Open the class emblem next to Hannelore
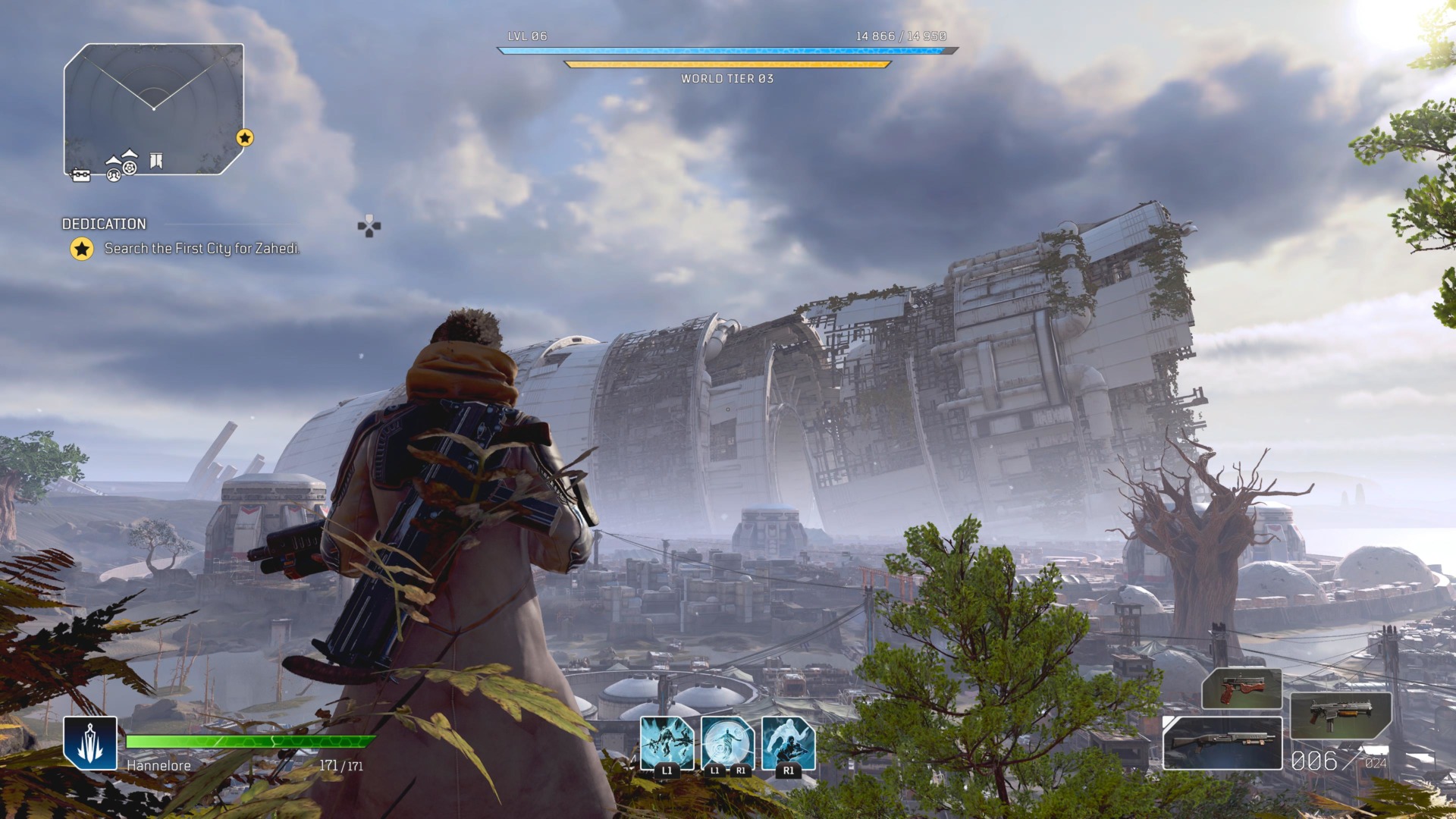The width and height of the screenshot is (1456, 819). 90,743
